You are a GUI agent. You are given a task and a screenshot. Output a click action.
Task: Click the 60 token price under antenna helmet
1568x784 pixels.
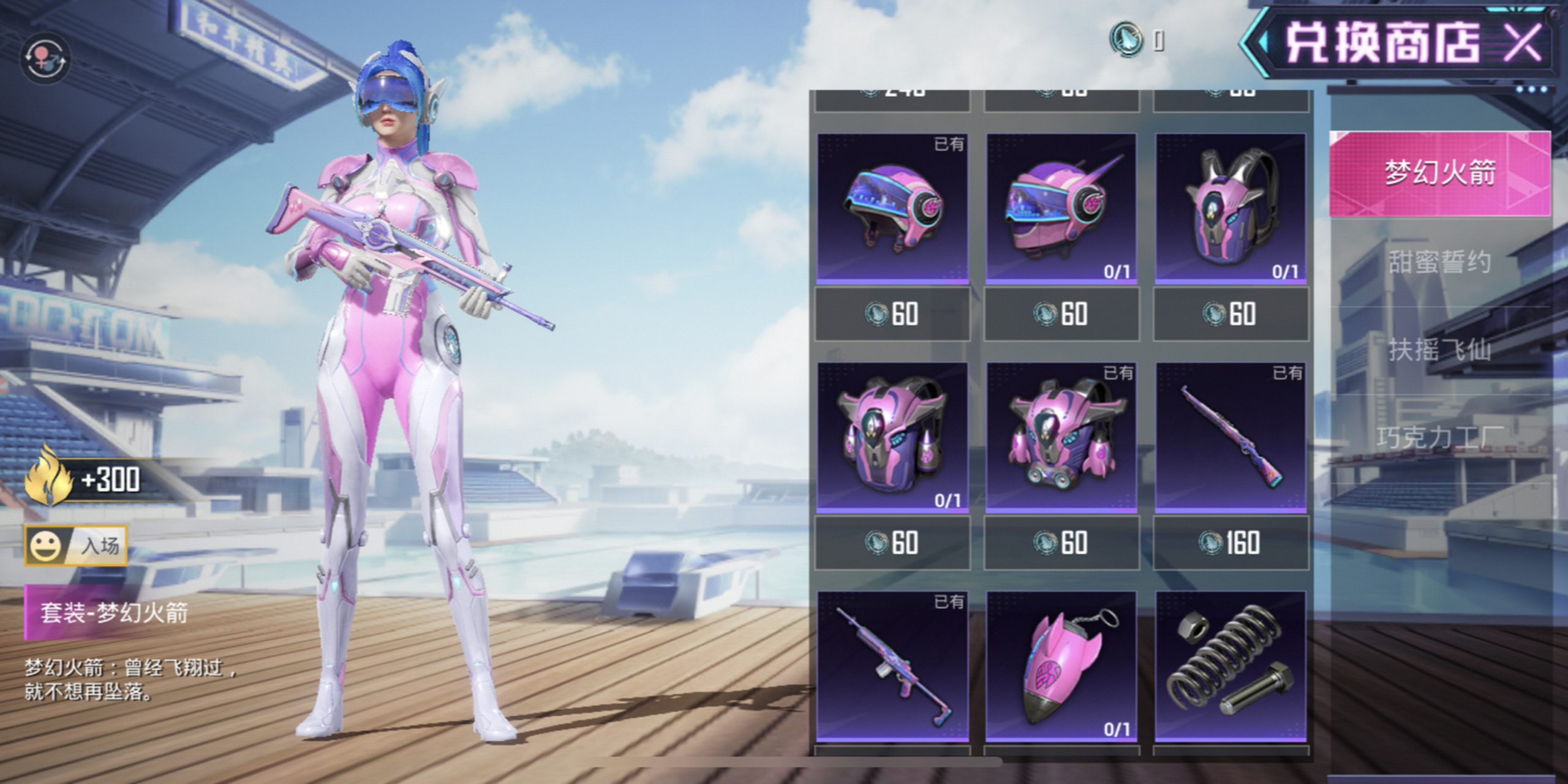click(x=1061, y=314)
